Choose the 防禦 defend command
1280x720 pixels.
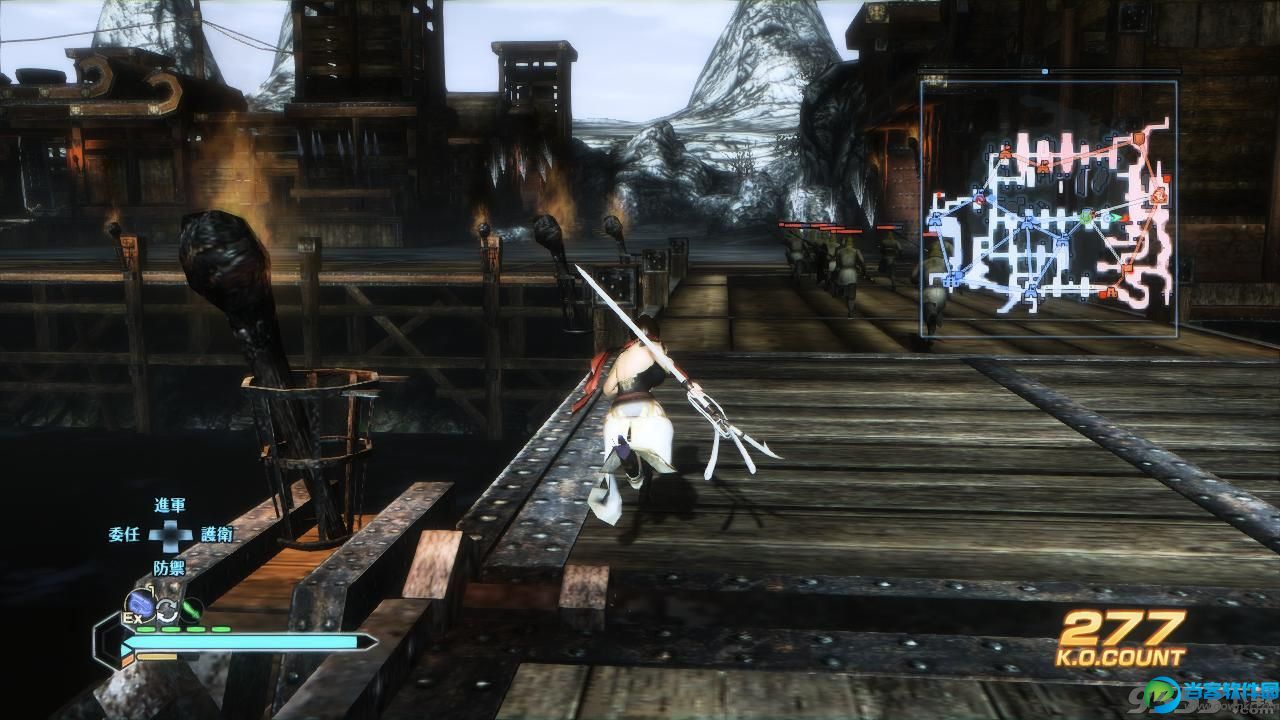click(x=169, y=567)
